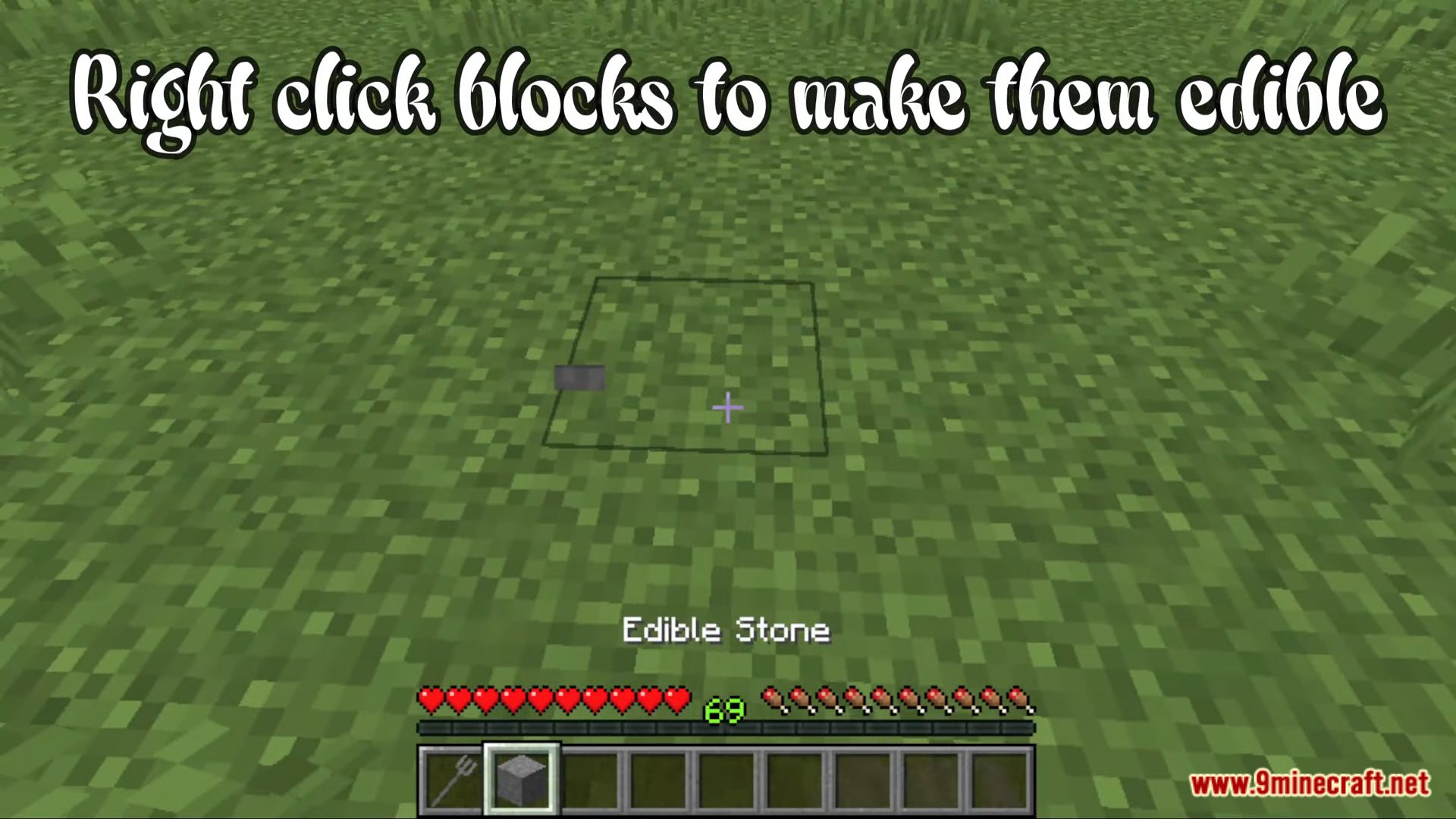Click the Edible Stone item name text

[726, 629]
